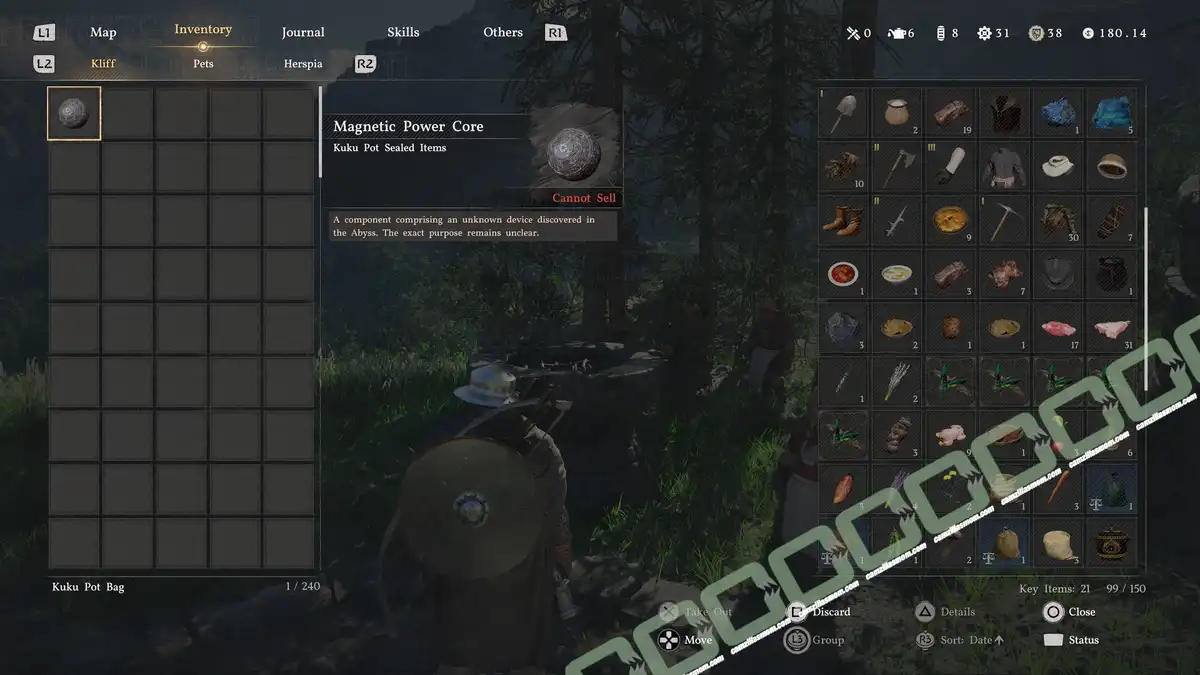This screenshot has width=1200, height=675.
Task: Open the Journal tab
Action: click(303, 32)
